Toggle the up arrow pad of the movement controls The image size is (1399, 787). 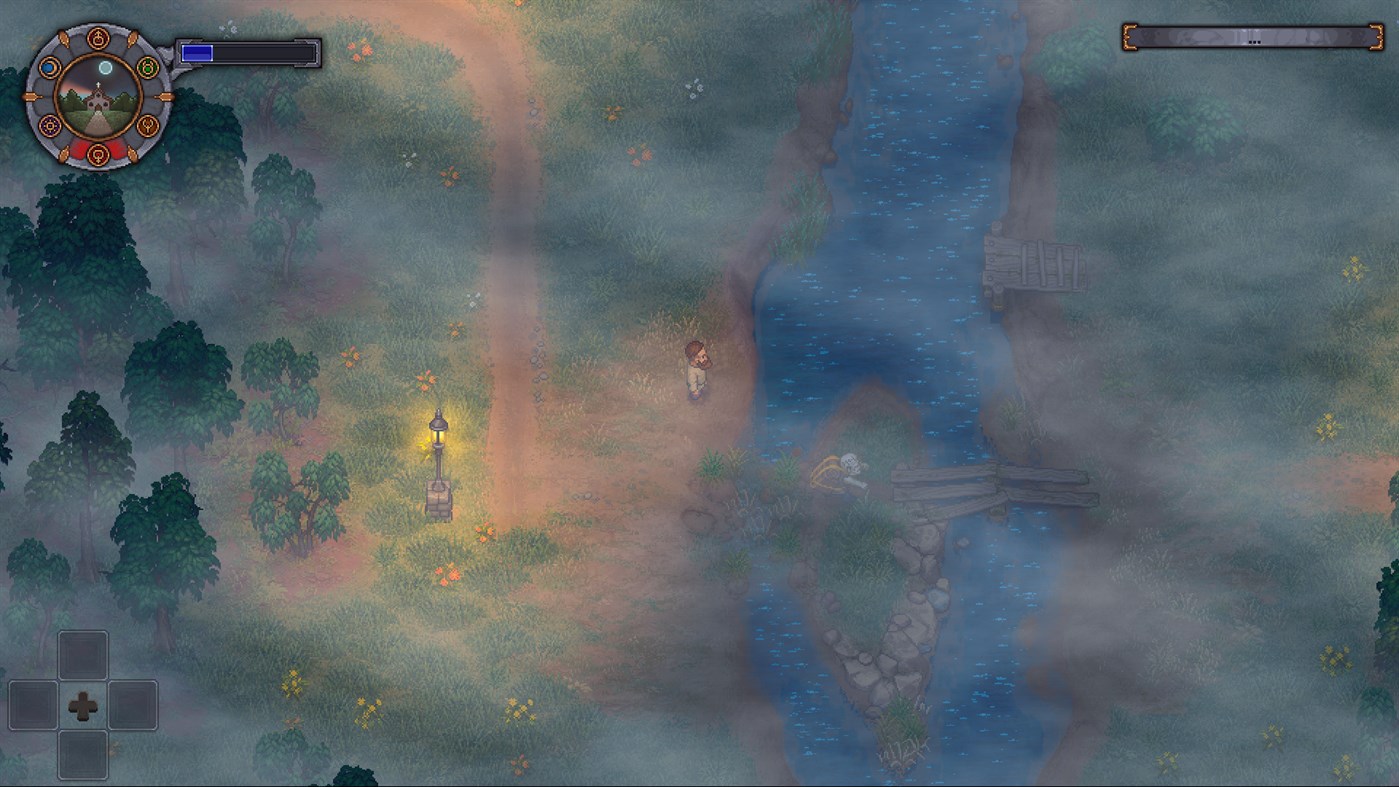tap(85, 653)
